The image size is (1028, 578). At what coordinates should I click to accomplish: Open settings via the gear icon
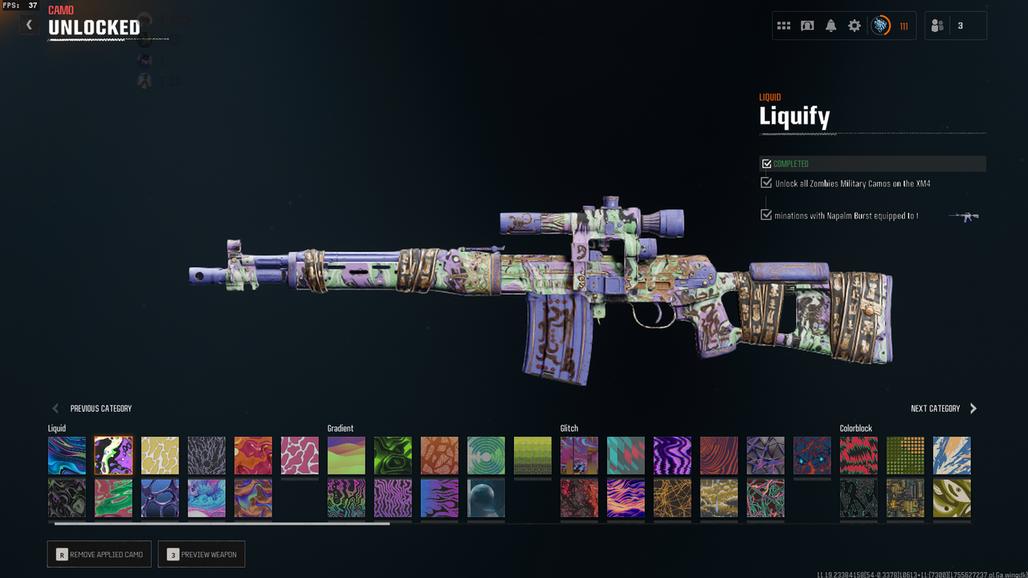point(854,26)
